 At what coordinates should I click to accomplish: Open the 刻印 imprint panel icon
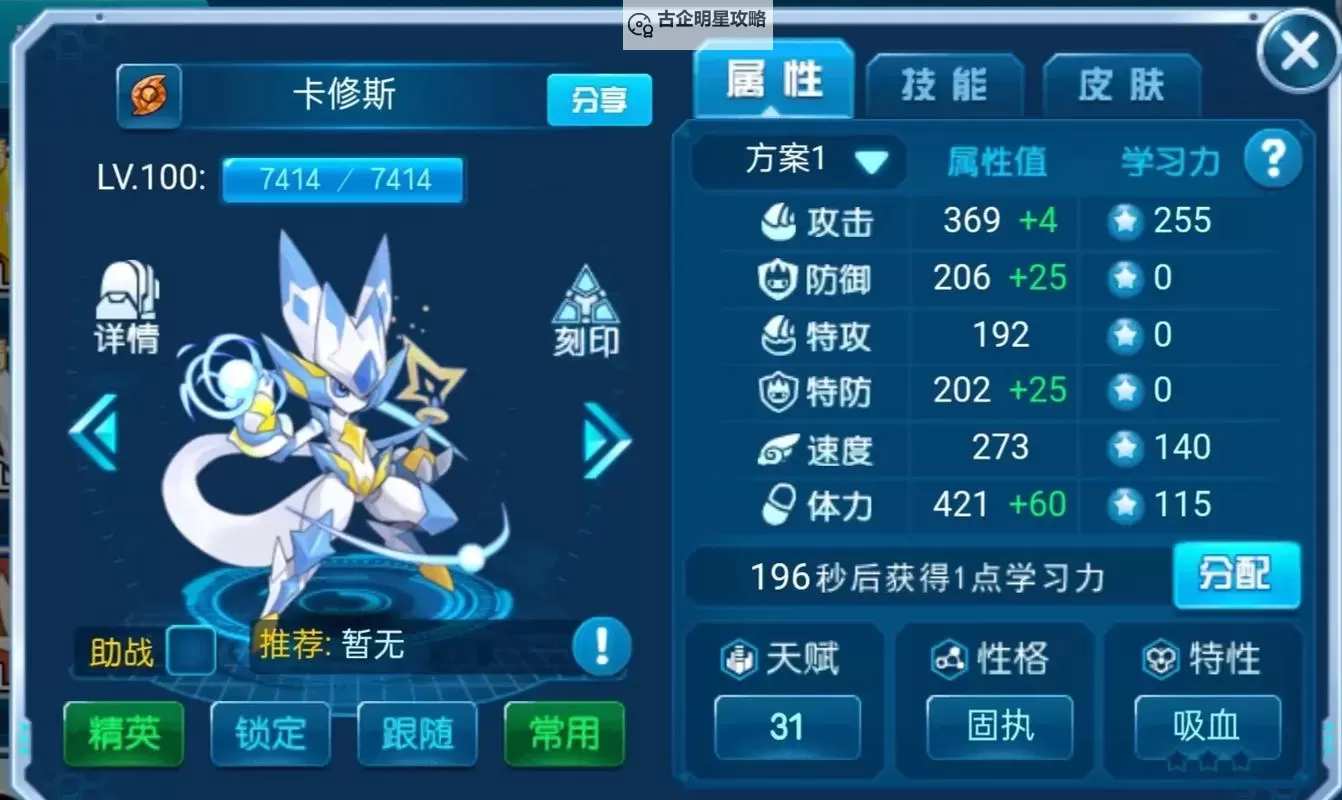coord(586,300)
